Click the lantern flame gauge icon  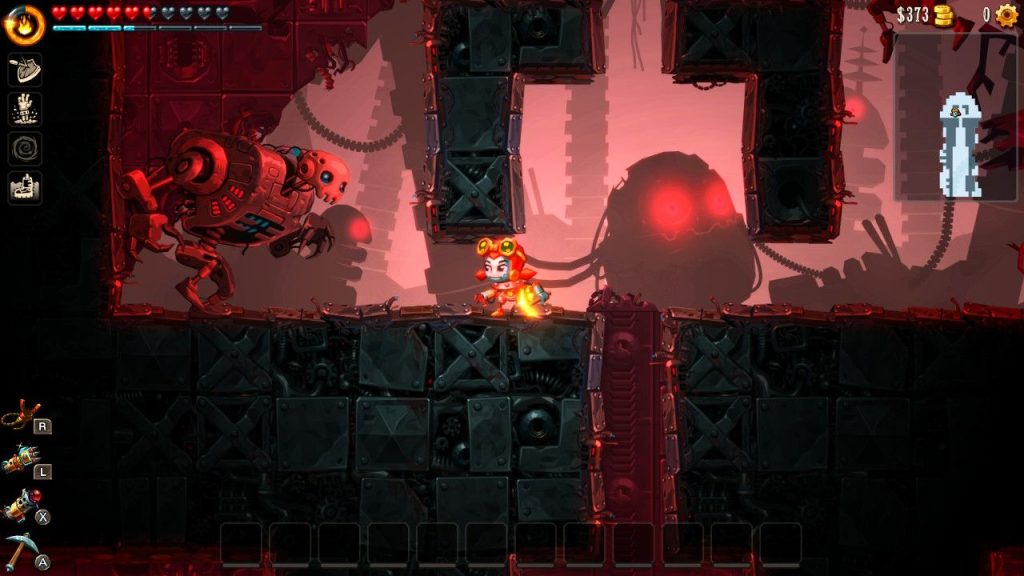click(x=25, y=26)
